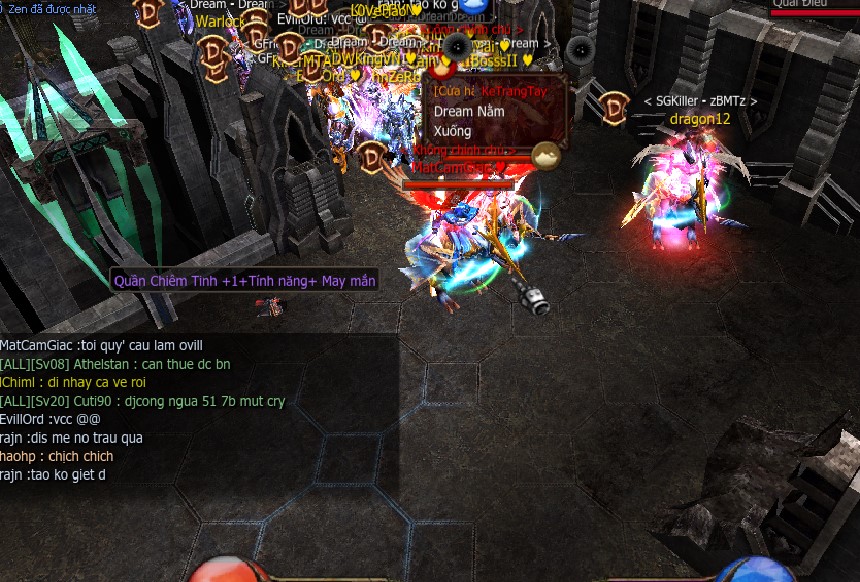Screen dimensions: 860x582
Task: Choose haohp's chat message
Action: pyautogui.click(x=57, y=456)
